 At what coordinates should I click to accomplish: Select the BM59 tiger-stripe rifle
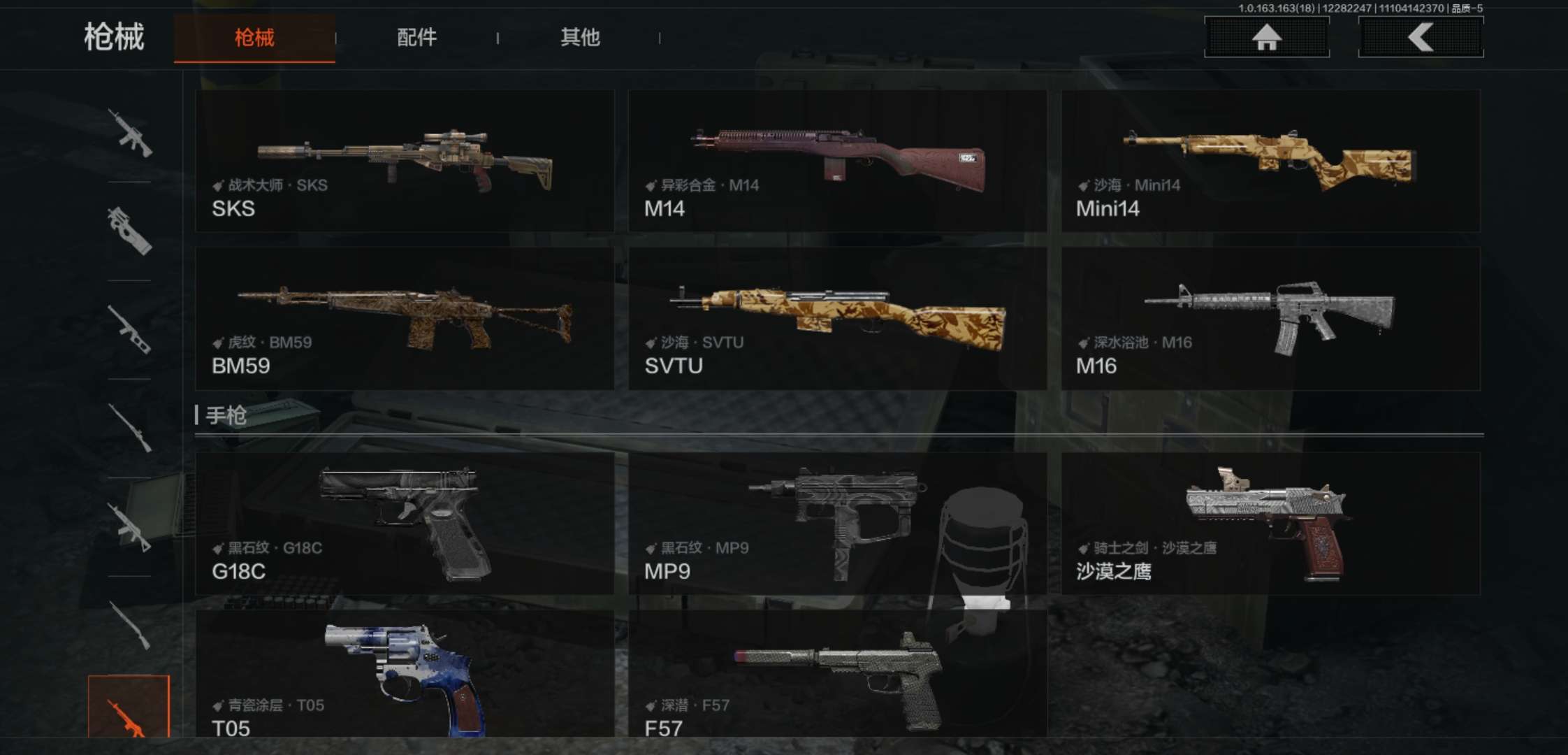point(405,318)
